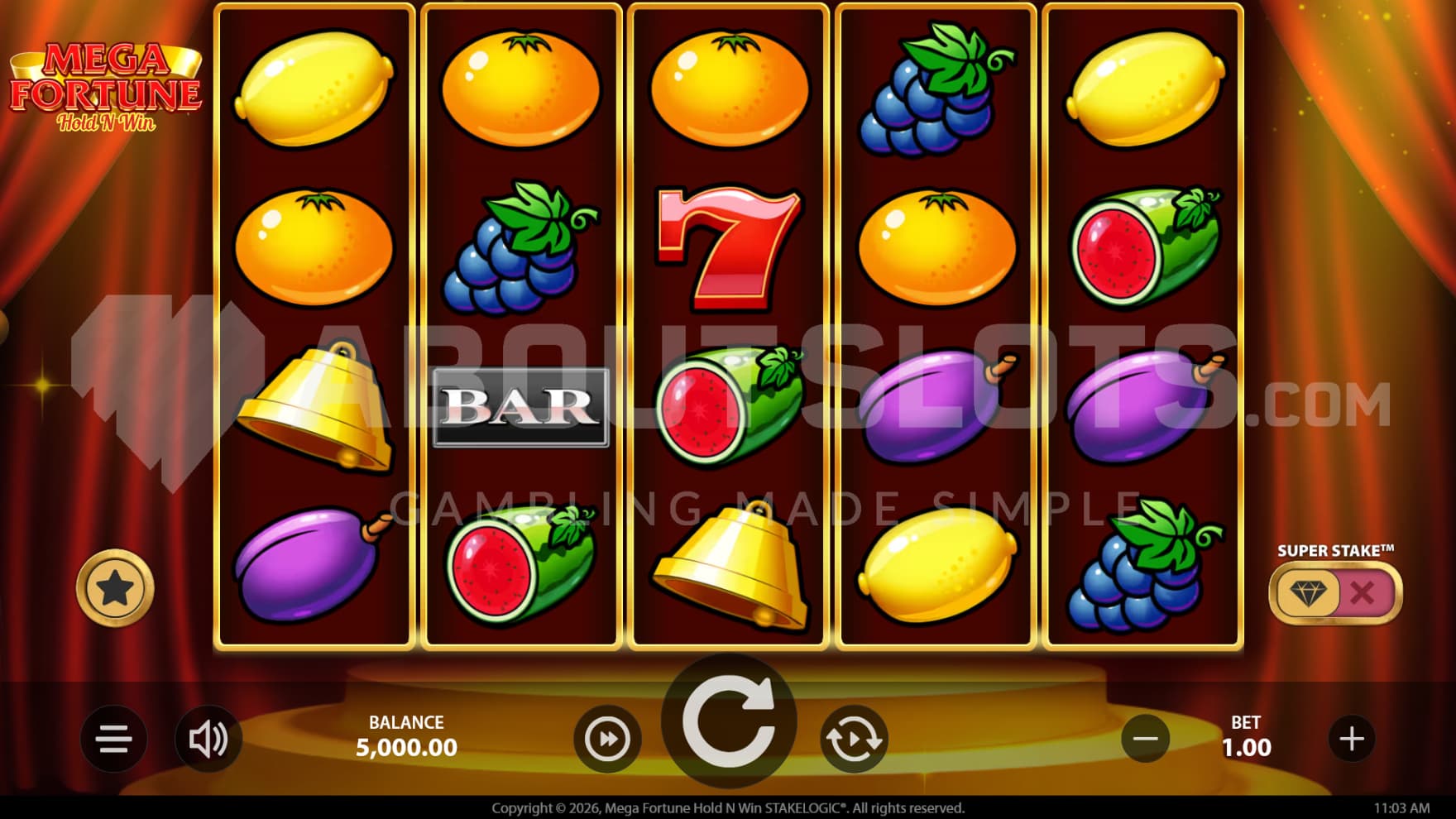Toggle the sound speaker icon

(208, 739)
